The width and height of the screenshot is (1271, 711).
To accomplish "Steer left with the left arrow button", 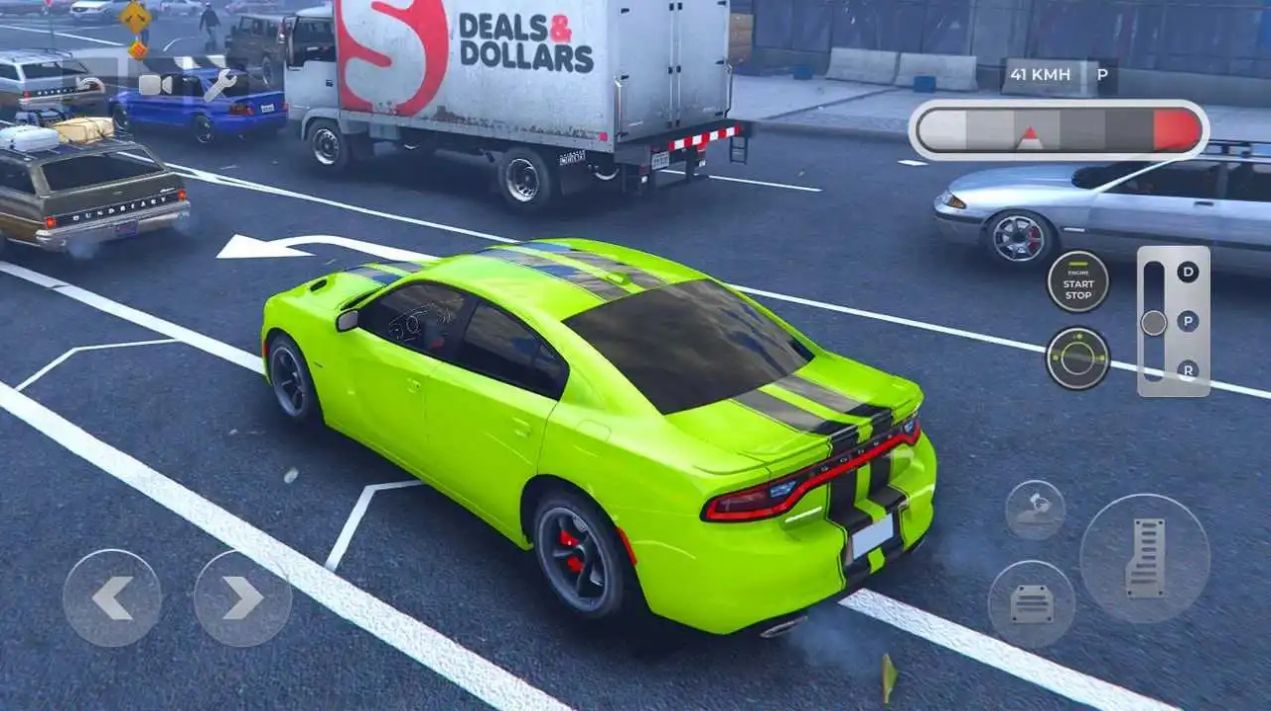I will point(112,598).
